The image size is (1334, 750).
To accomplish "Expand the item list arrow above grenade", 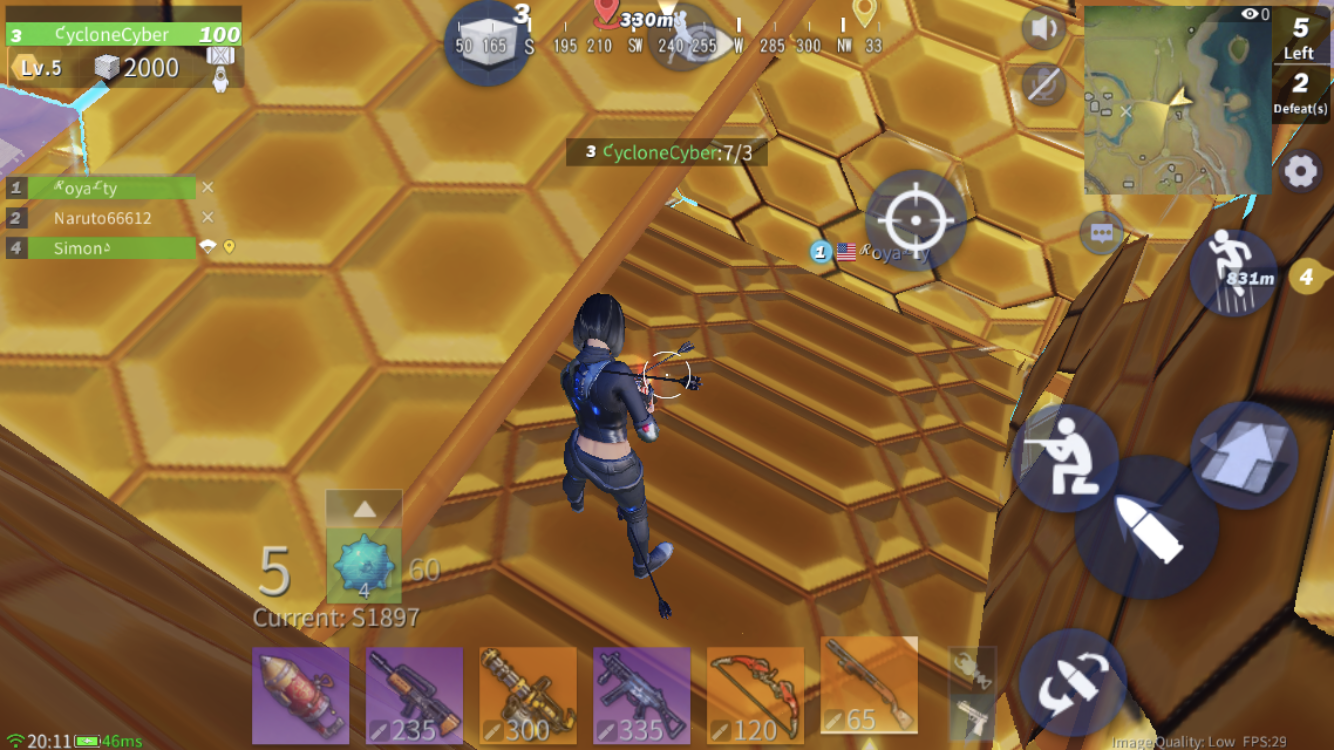I will [x=364, y=509].
